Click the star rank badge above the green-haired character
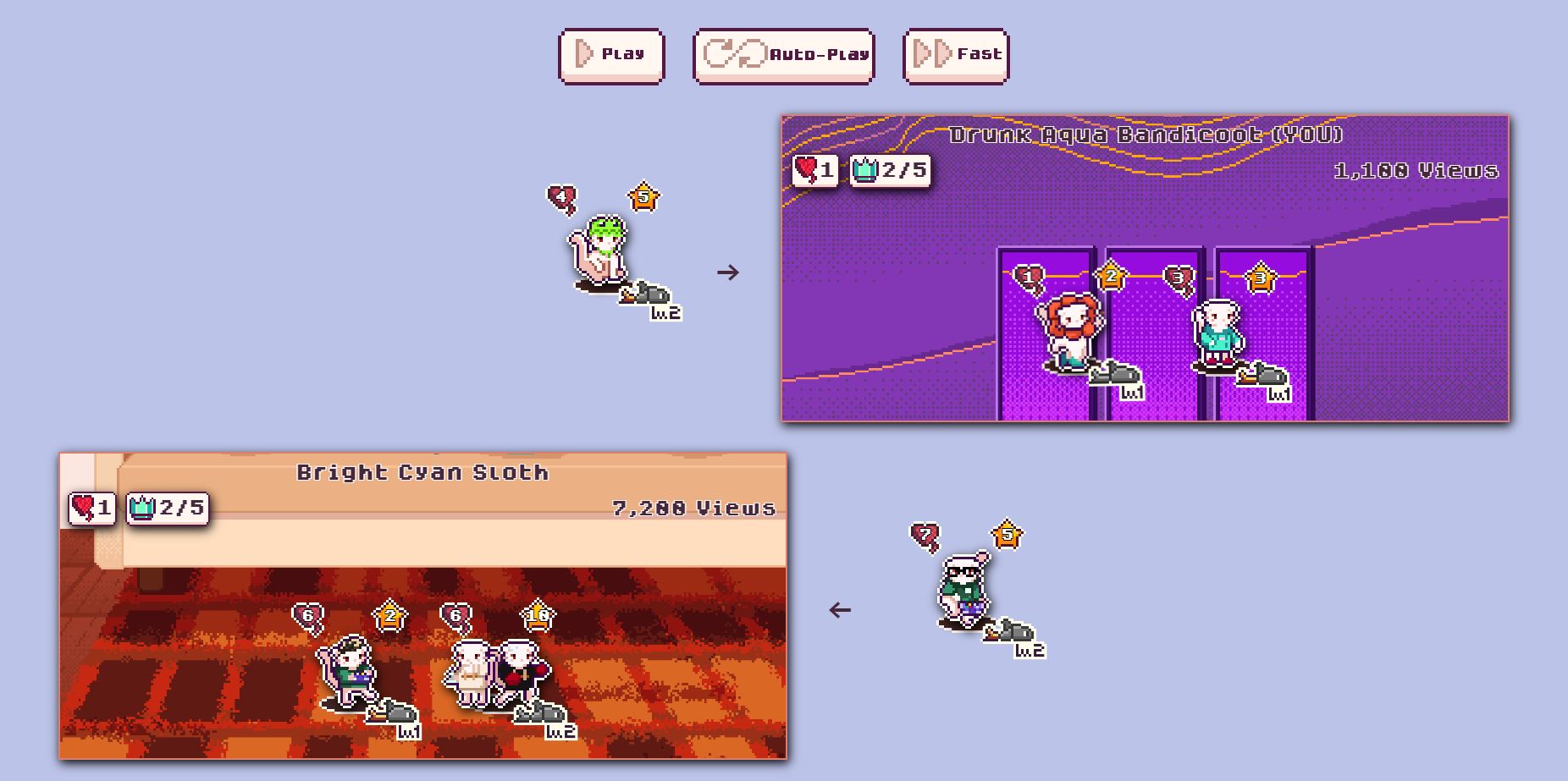This screenshot has width=1568, height=781. pos(643,196)
